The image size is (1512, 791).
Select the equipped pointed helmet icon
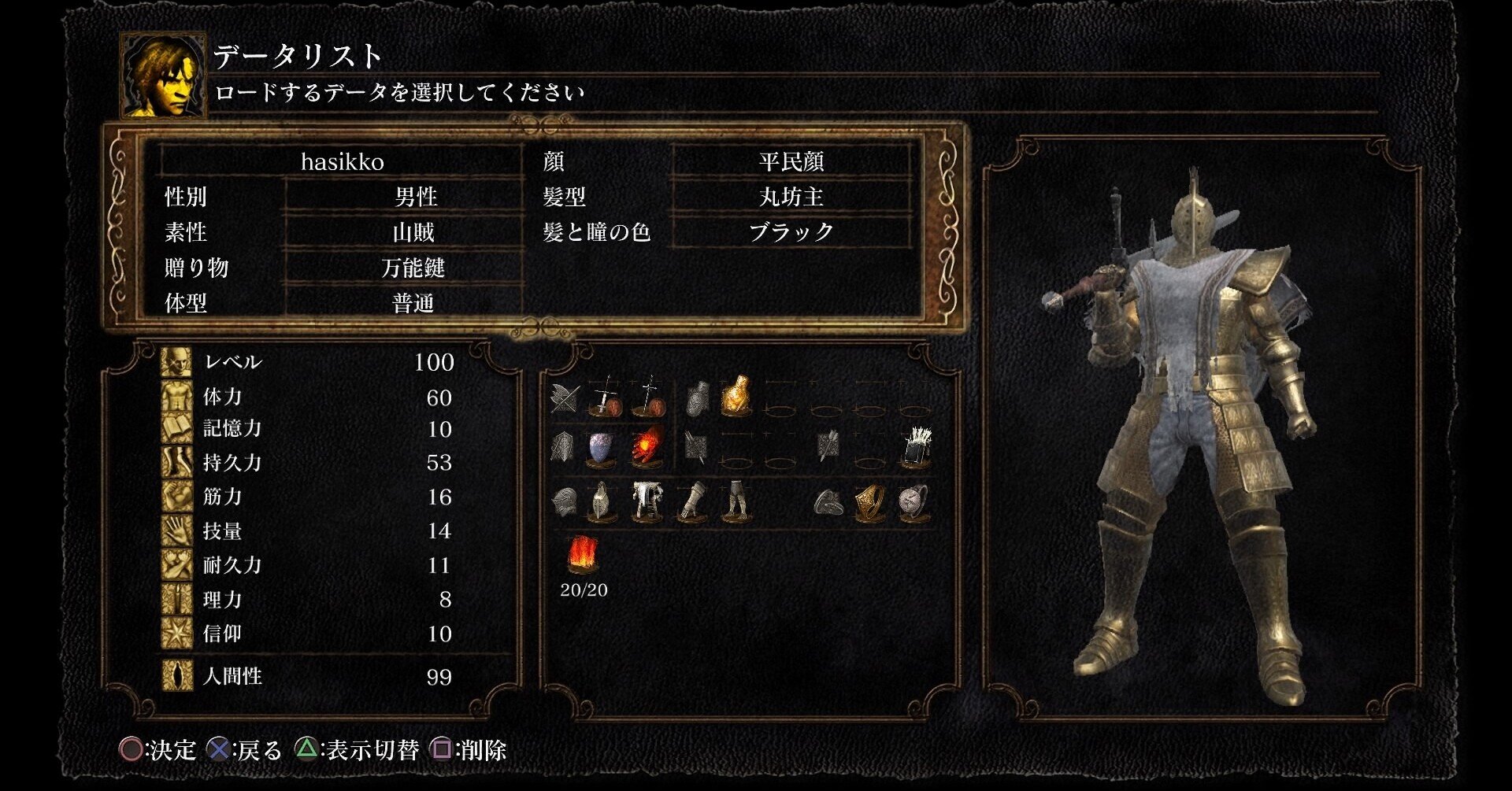(x=602, y=501)
